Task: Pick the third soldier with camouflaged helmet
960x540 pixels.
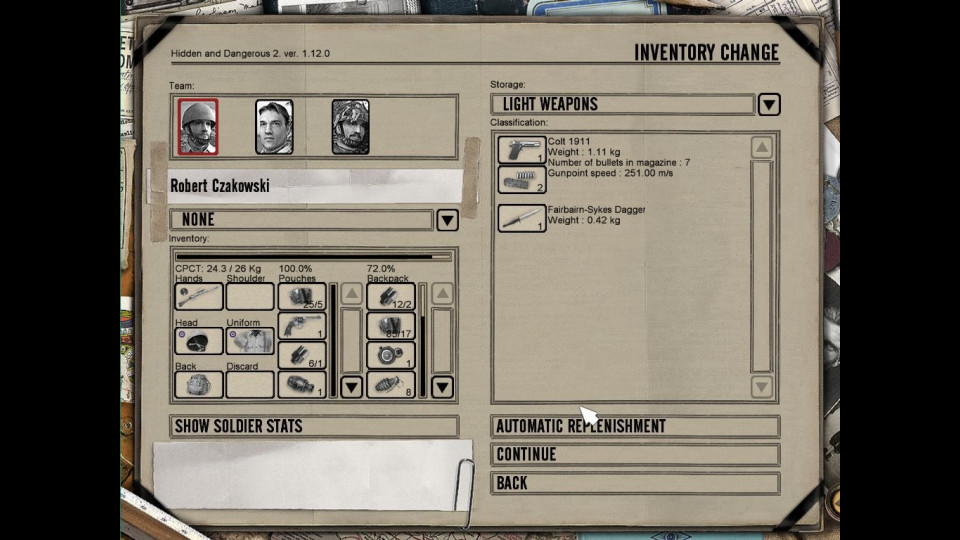Action: pos(350,127)
